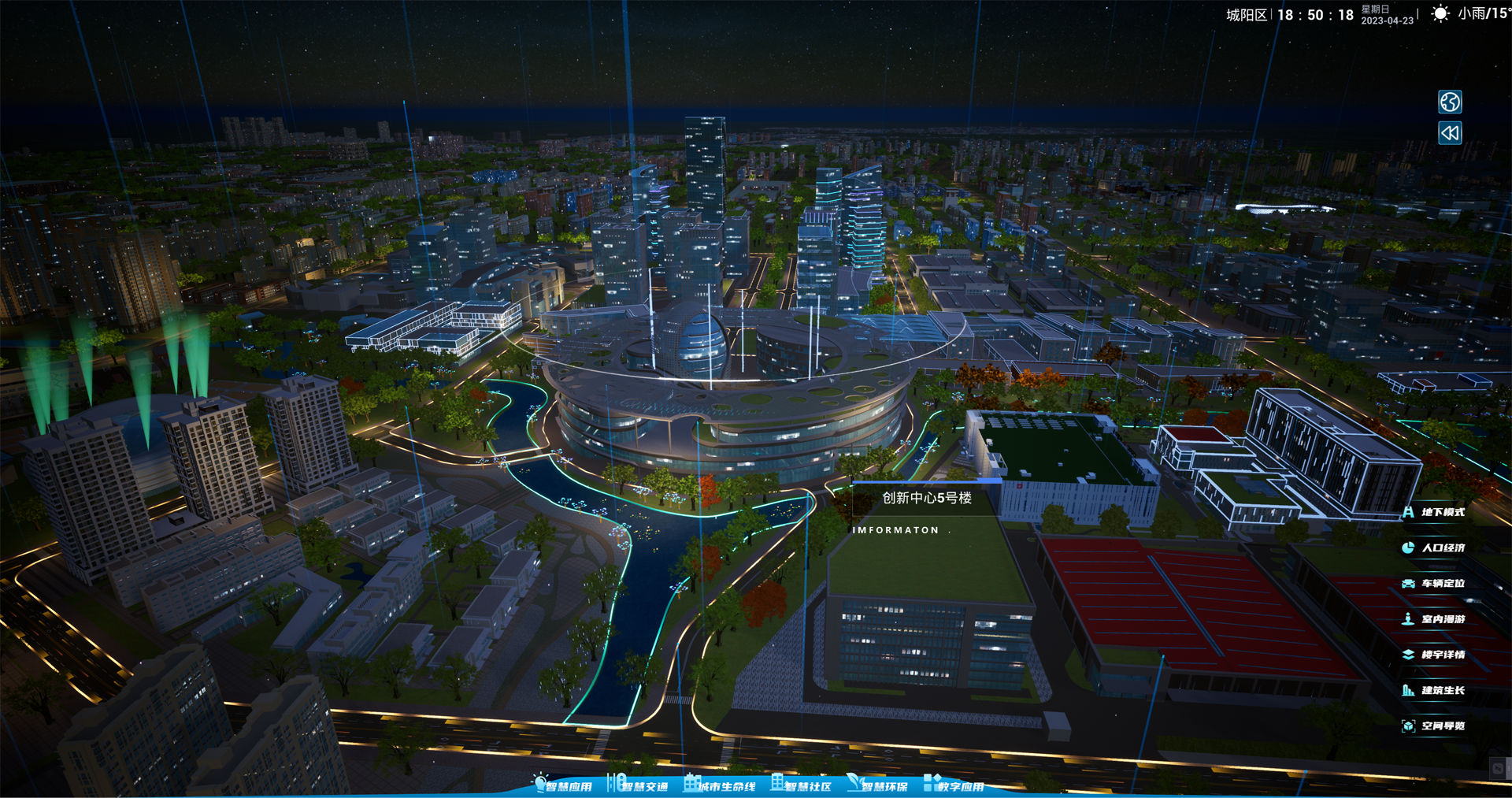Activate 地下模式 underground mode
Screen dimensions: 1512x798
point(1435,512)
